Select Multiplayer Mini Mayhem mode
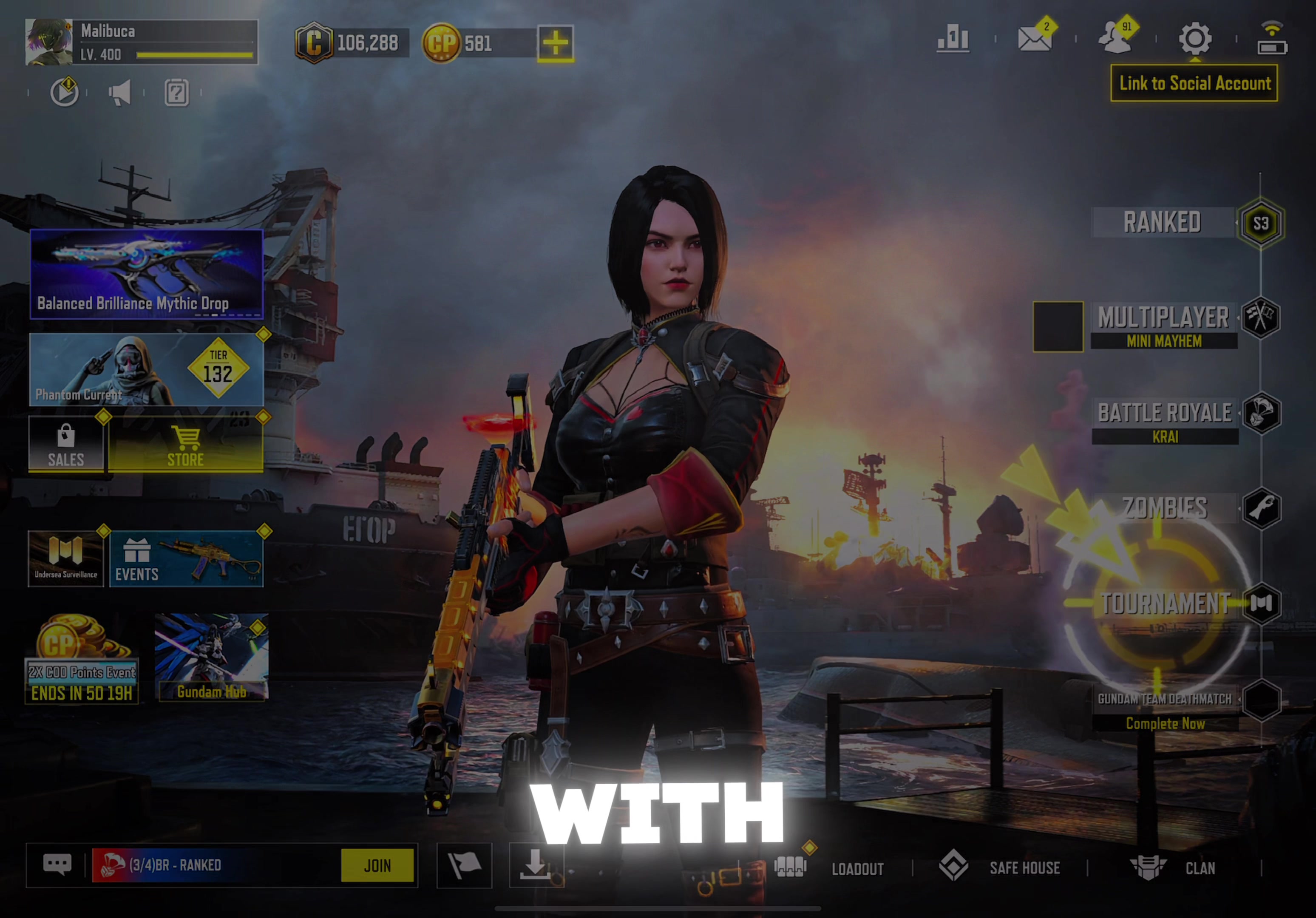 point(1163,324)
